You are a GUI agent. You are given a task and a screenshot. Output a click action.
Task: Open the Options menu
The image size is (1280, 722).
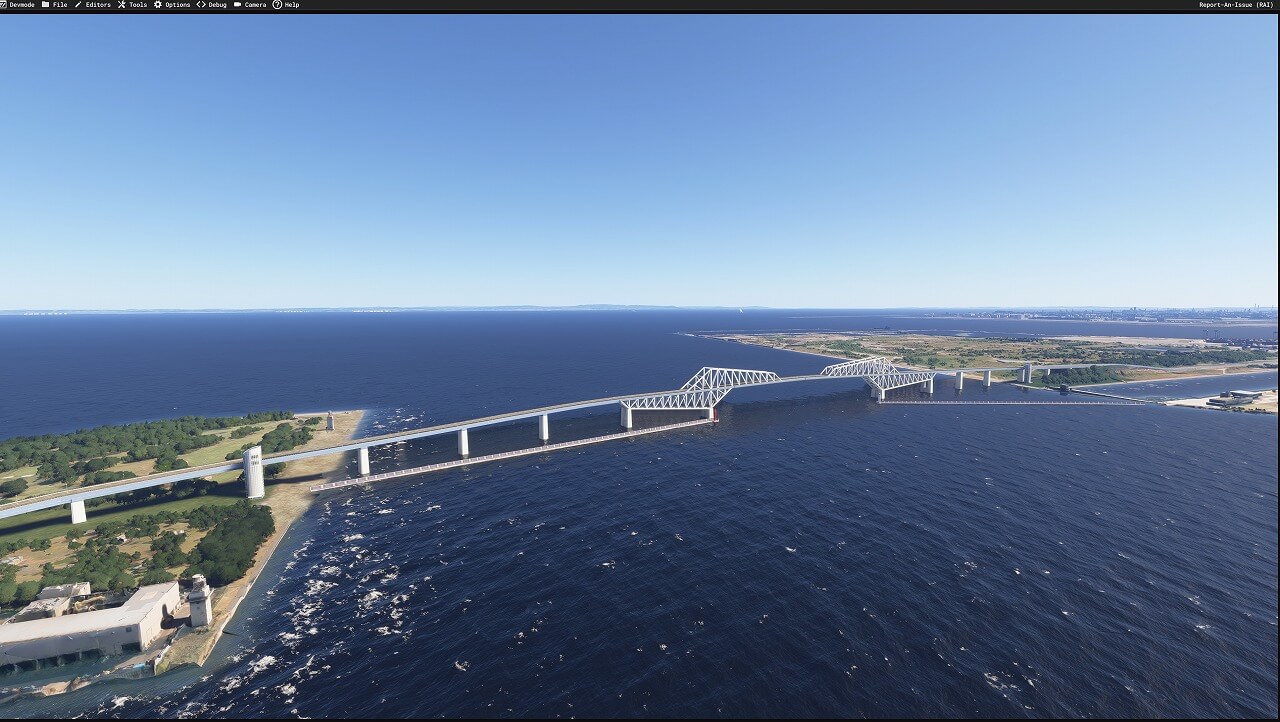(172, 5)
